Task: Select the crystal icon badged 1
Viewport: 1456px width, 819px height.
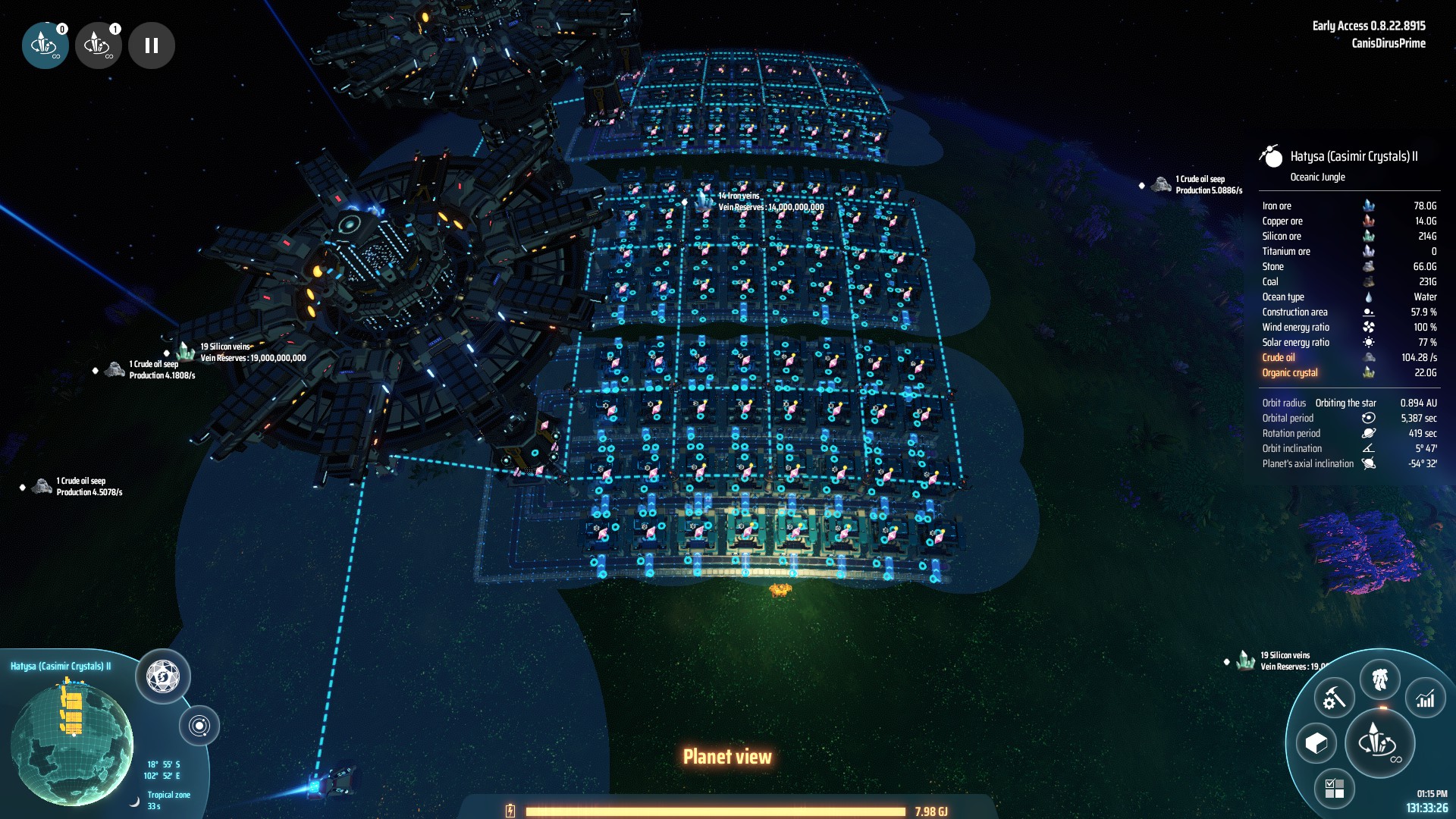Action: pyautogui.click(x=98, y=45)
